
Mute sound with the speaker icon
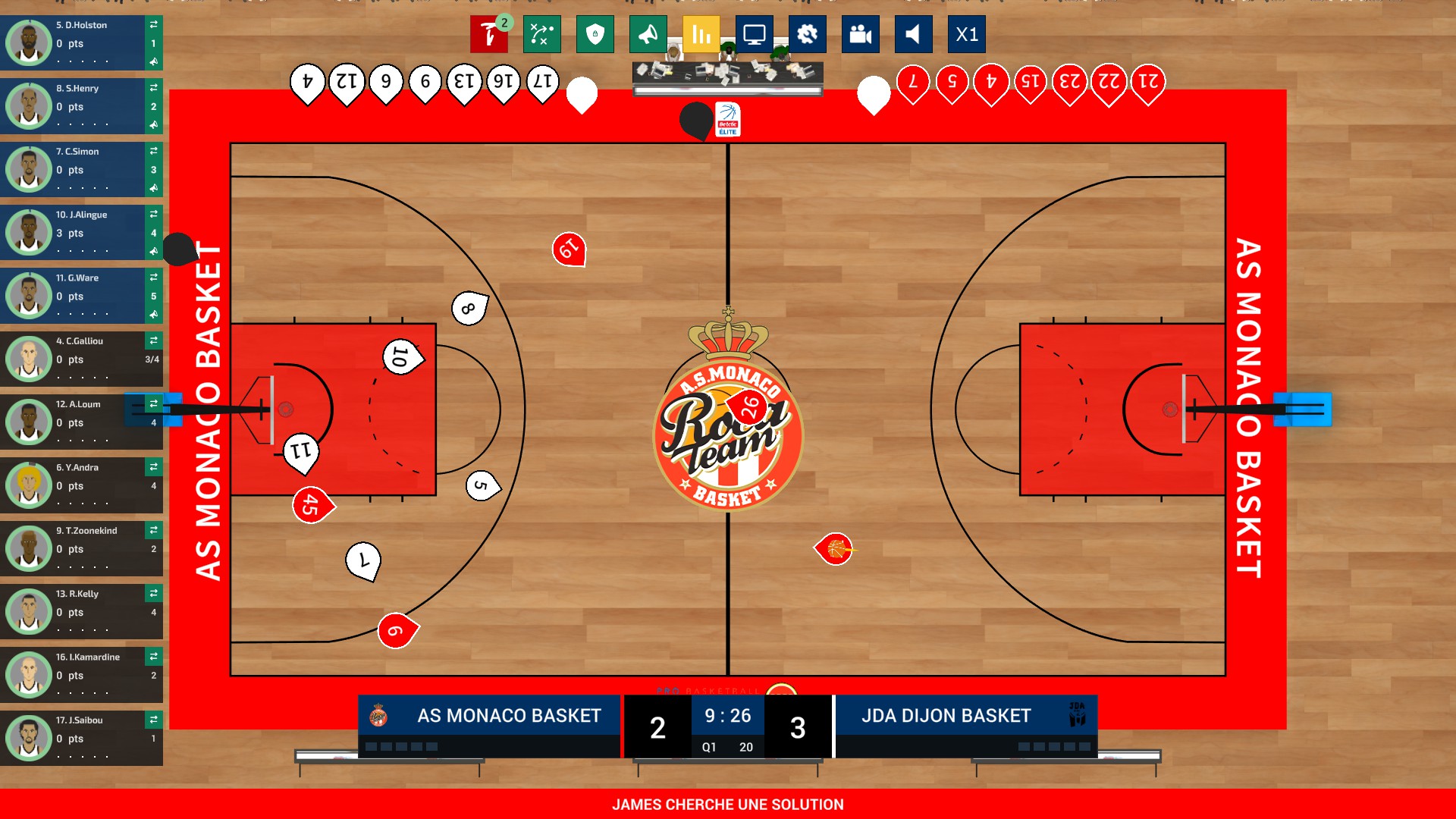click(x=913, y=34)
